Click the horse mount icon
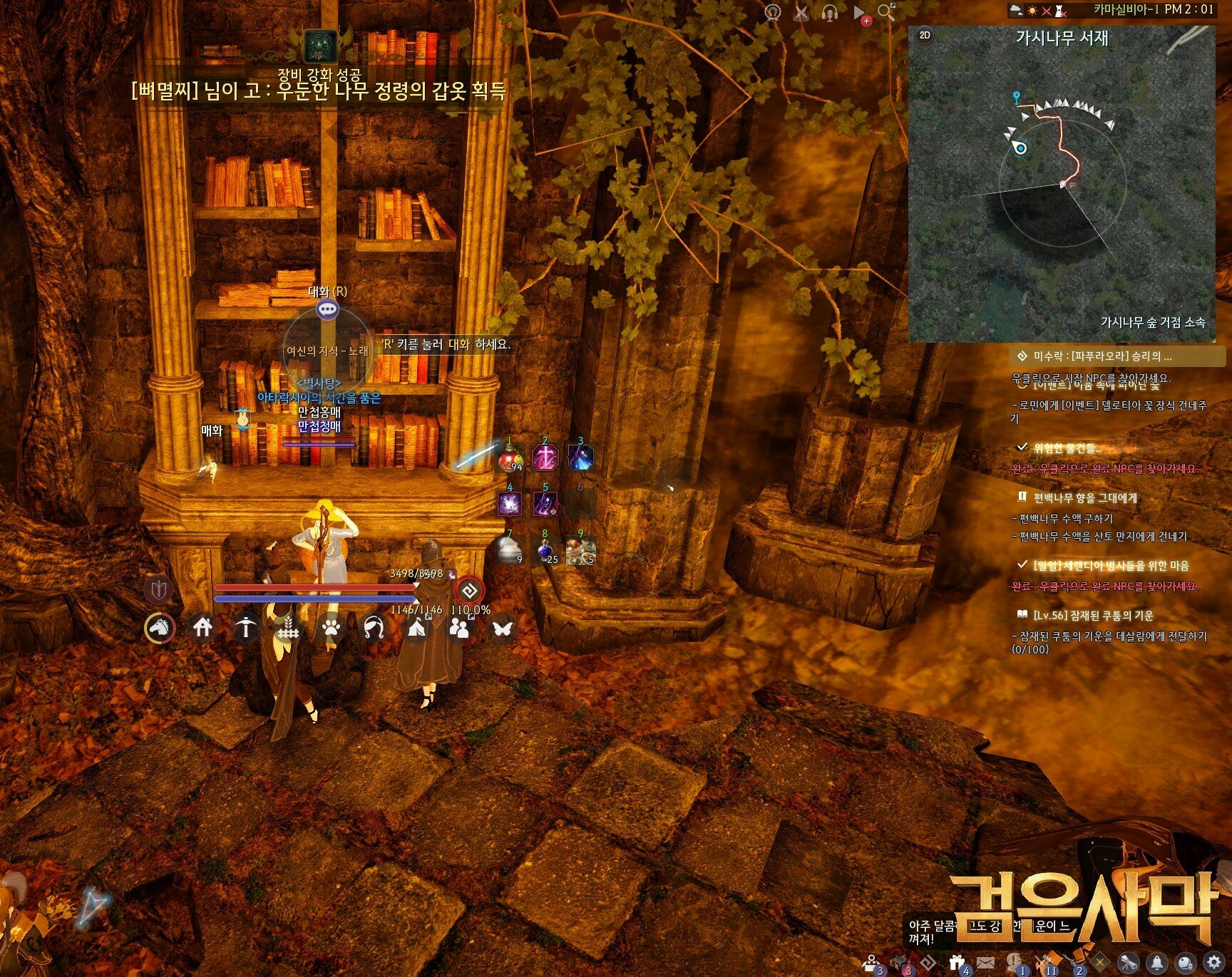This screenshot has width=1232, height=977. (x=160, y=628)
